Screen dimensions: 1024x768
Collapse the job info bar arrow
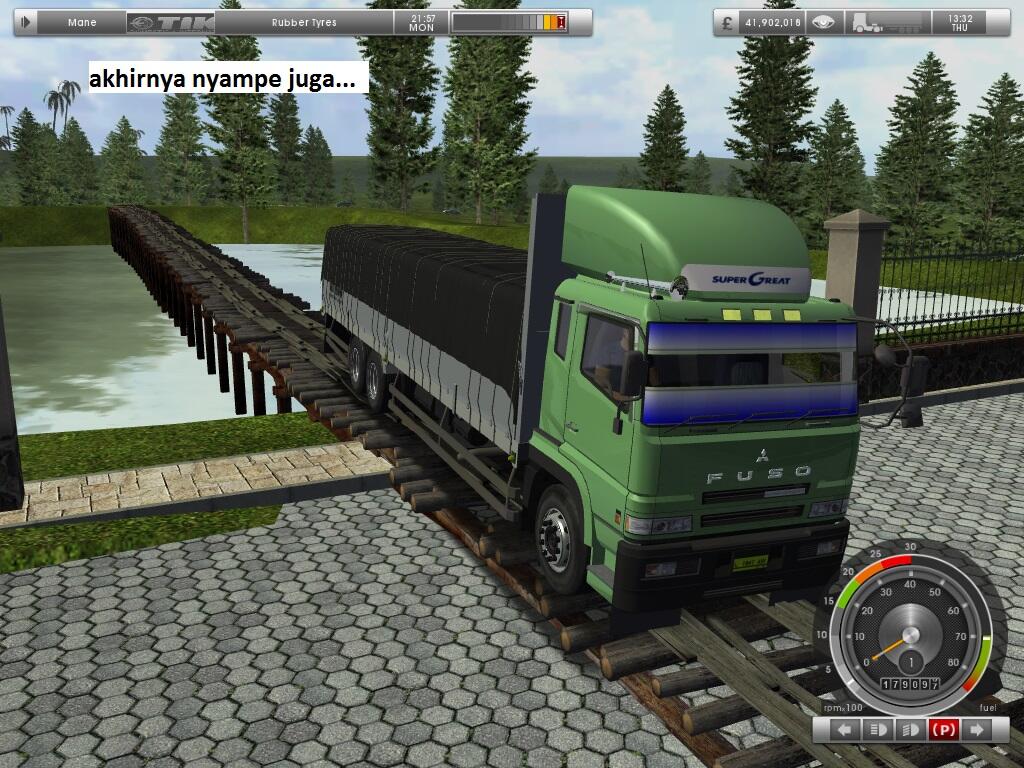[26, 22]
